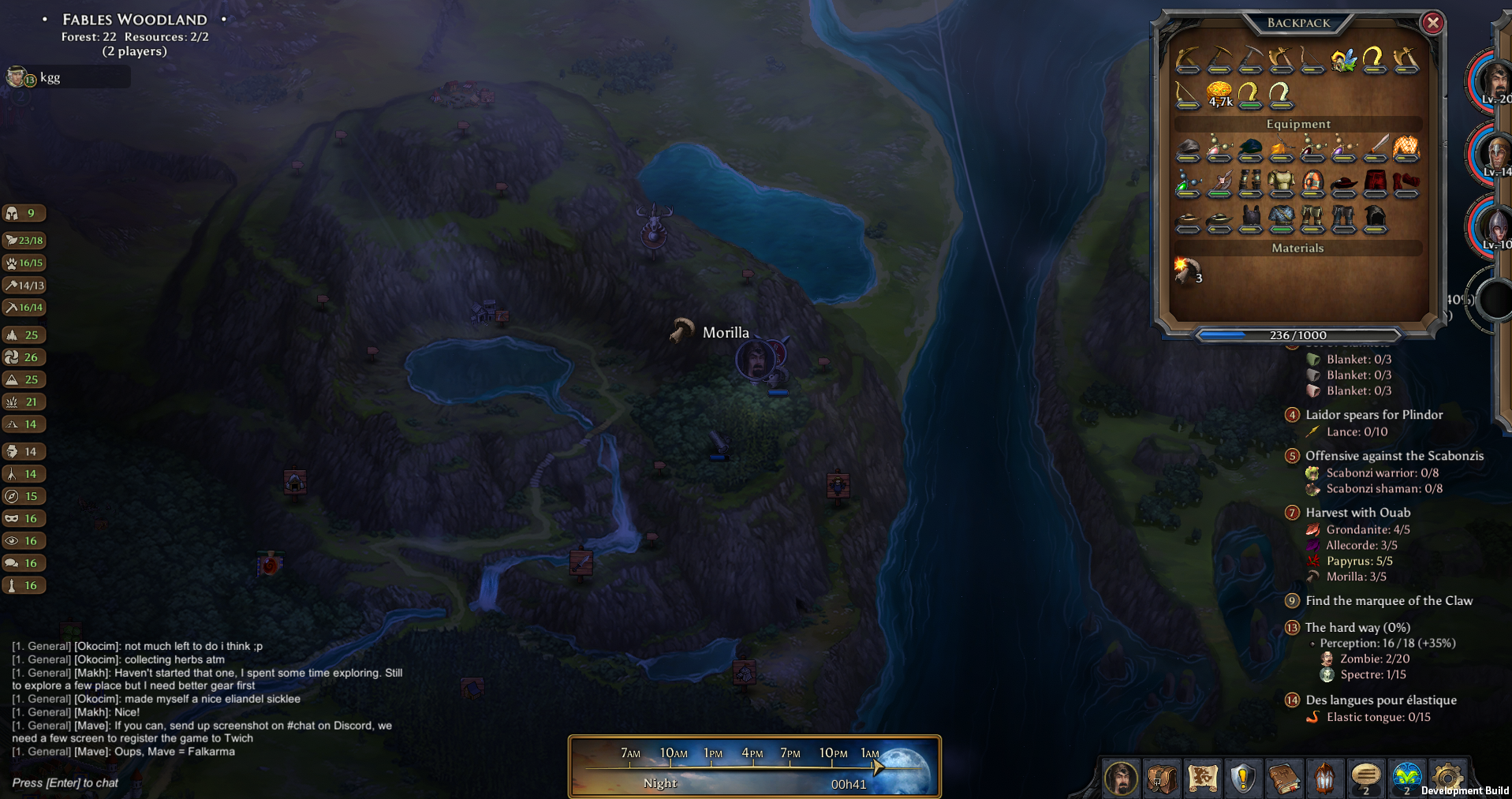1512x799 pixels.
Task: Open the world map scroll icon
Action: coord(1203,778)
